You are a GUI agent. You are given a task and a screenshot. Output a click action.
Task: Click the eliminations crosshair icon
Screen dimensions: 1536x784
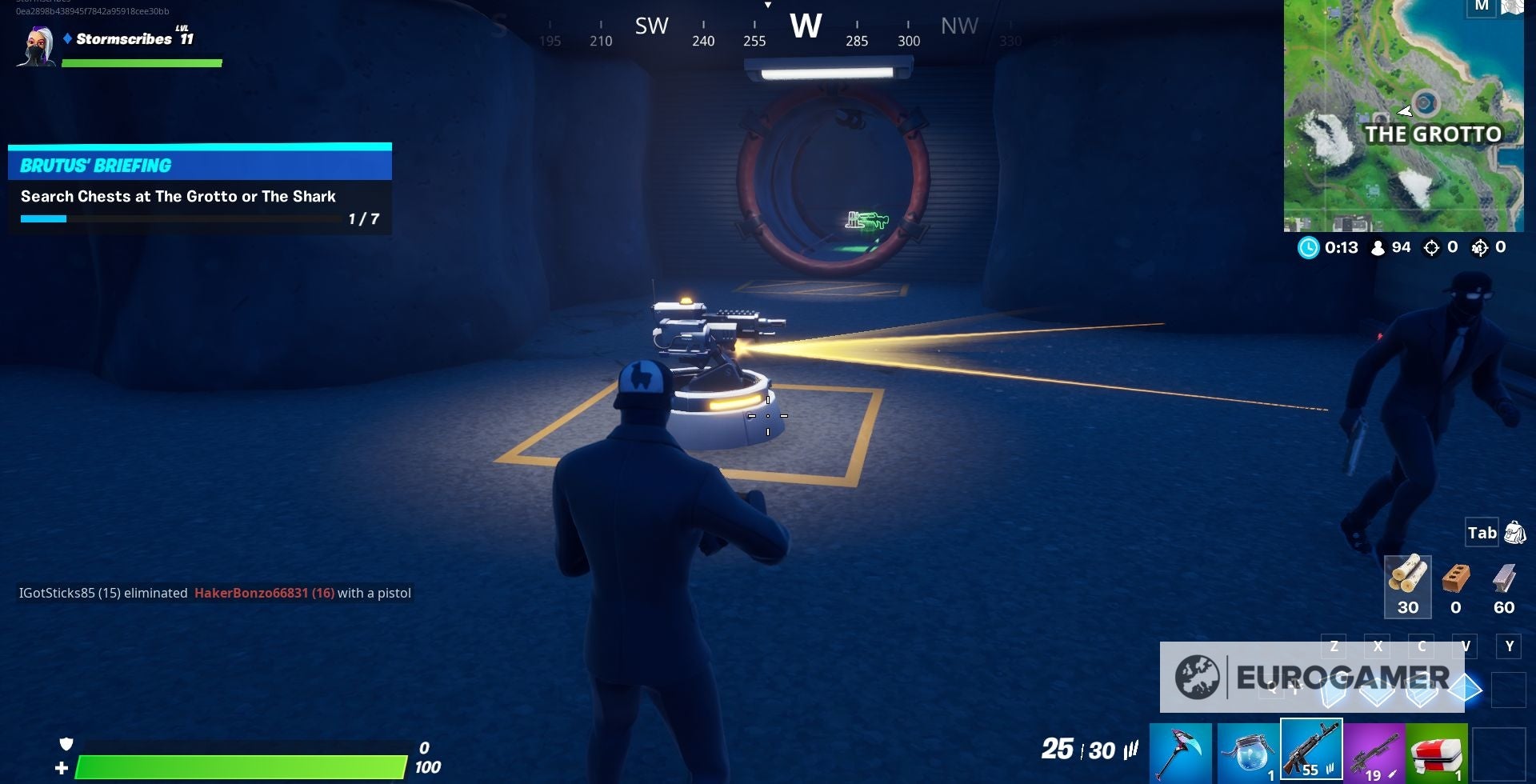point(1430,248)
